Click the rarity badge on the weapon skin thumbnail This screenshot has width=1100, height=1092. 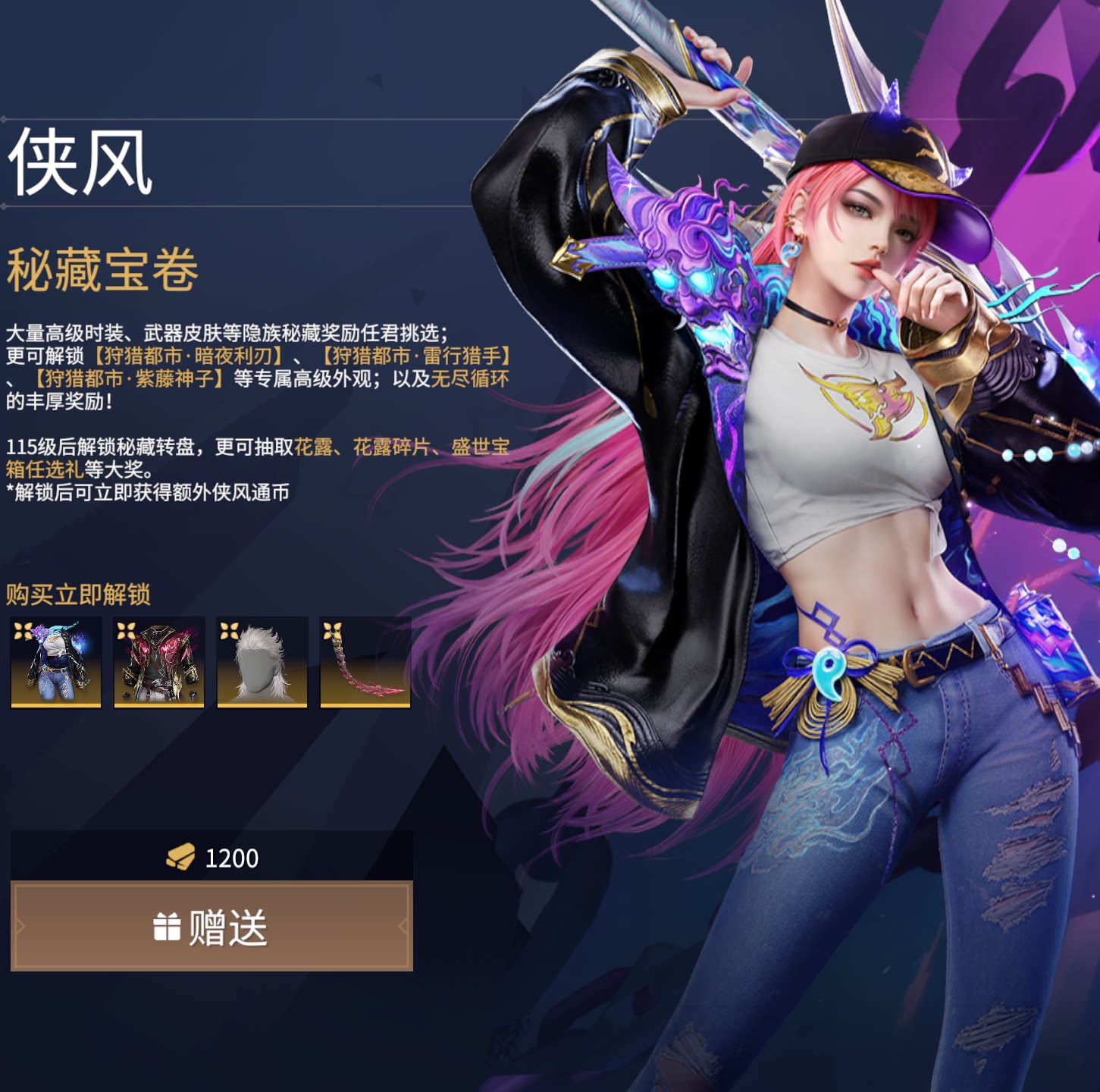(x=334, y=632)
